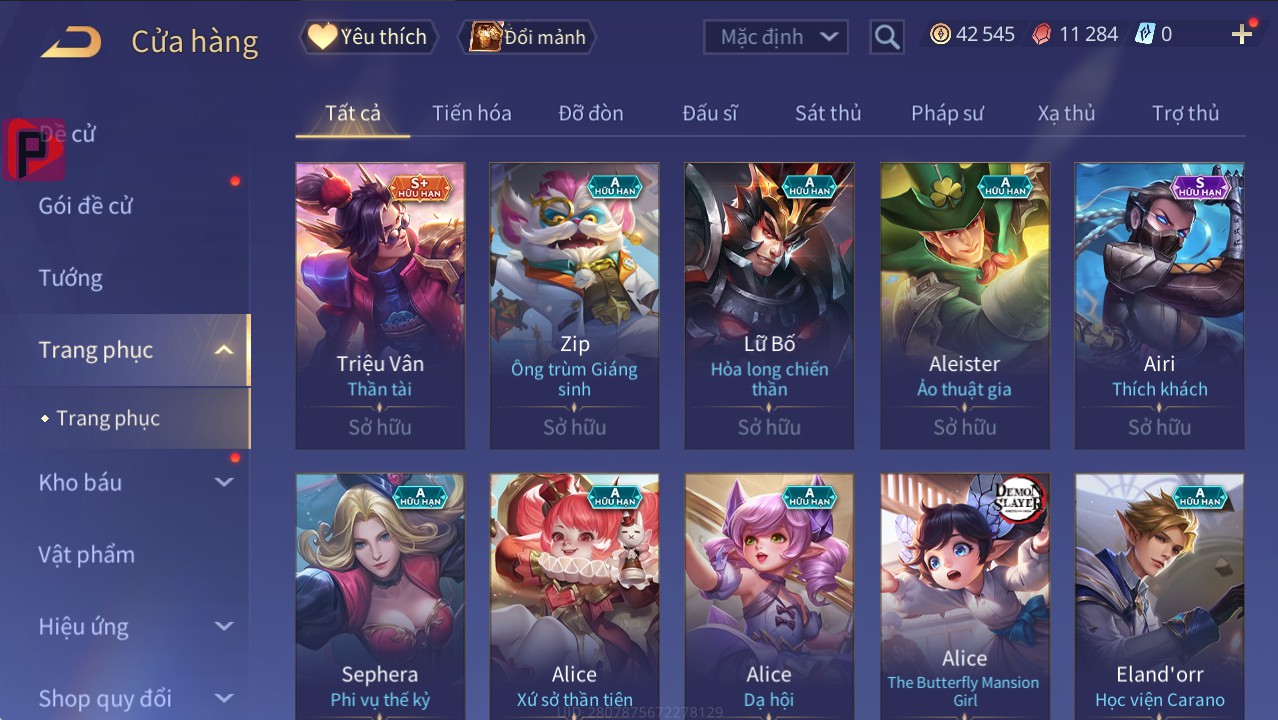Switch to the Đỡ đòn tab

click(591, 113)
